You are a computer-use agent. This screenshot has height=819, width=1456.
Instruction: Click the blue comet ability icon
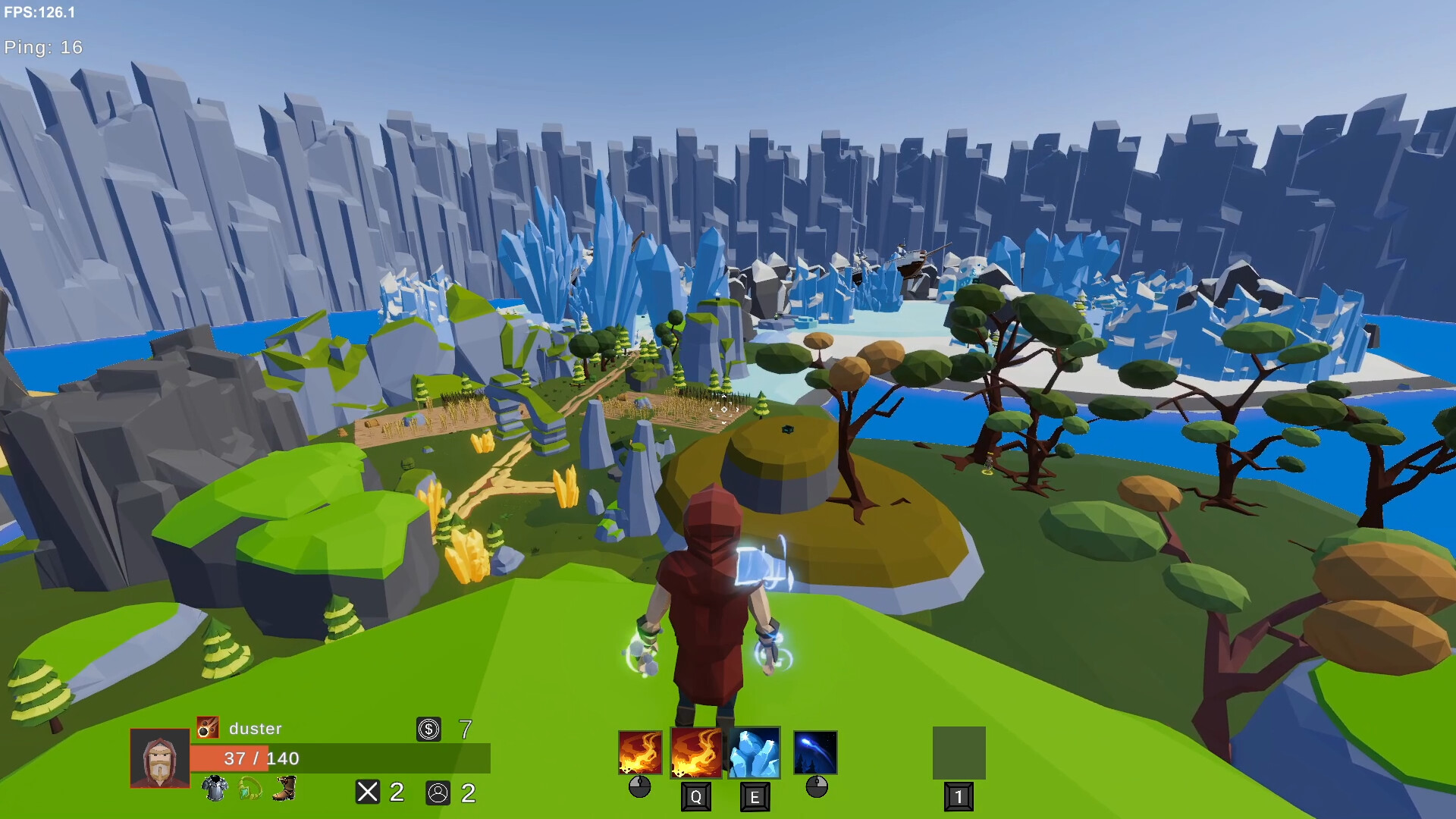click(x=815, y=753)
